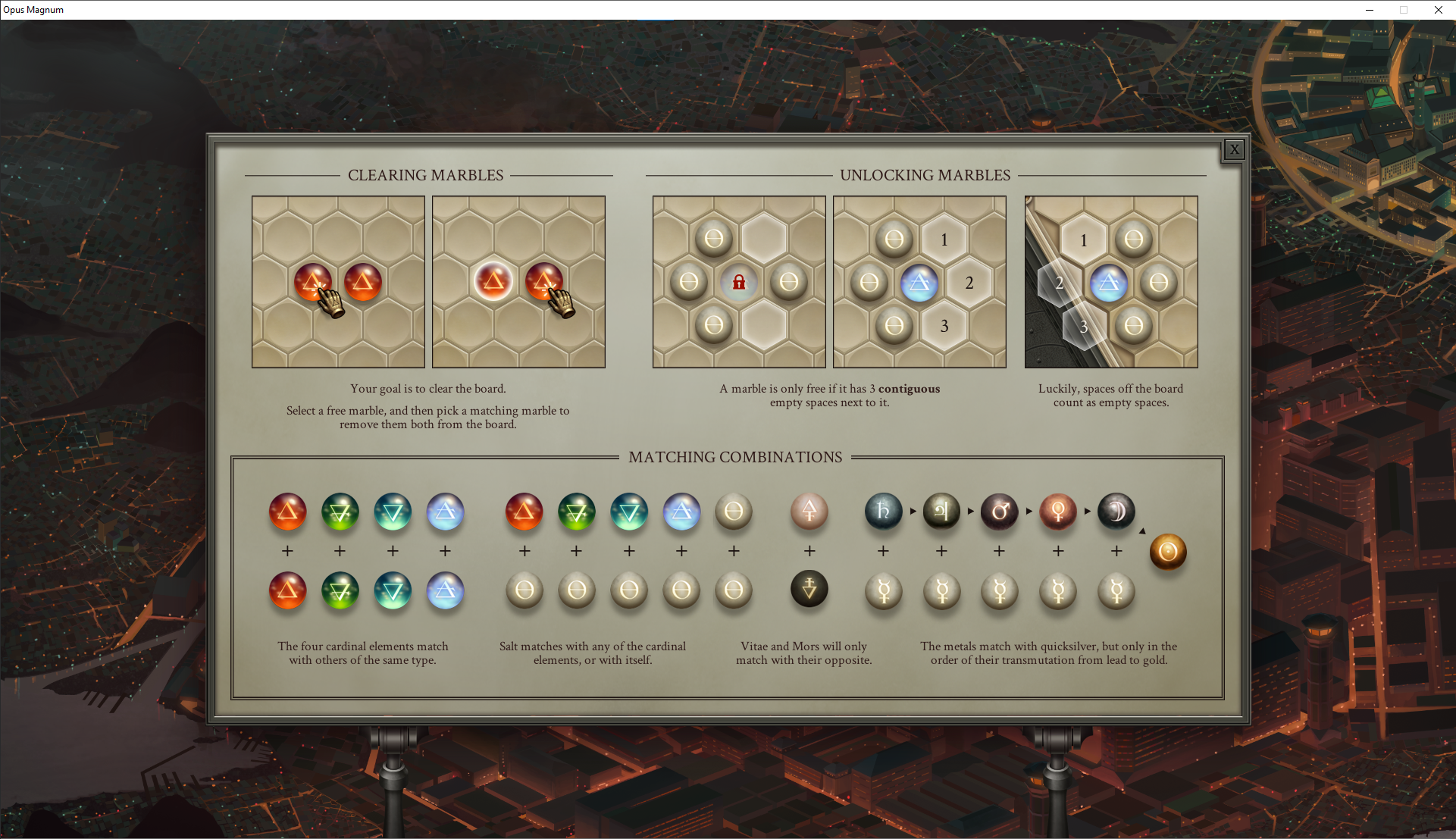Screen dimensions: 1456x839
Task: Click the hexagon labeled 1 off the board
Action: click(1083, 239)
